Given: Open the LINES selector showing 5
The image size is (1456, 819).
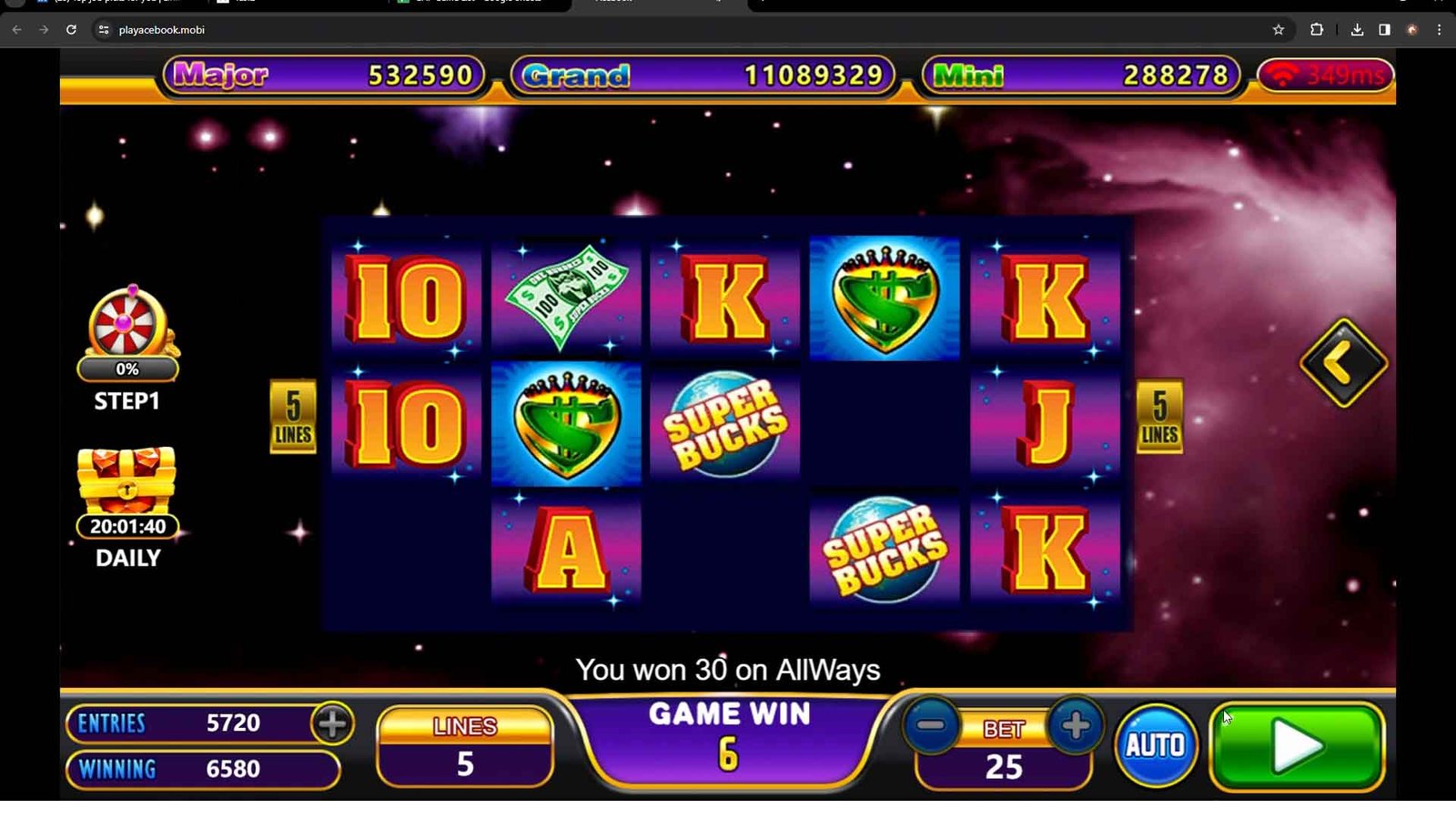Looking at the screenshot, I should pos(465,747).
